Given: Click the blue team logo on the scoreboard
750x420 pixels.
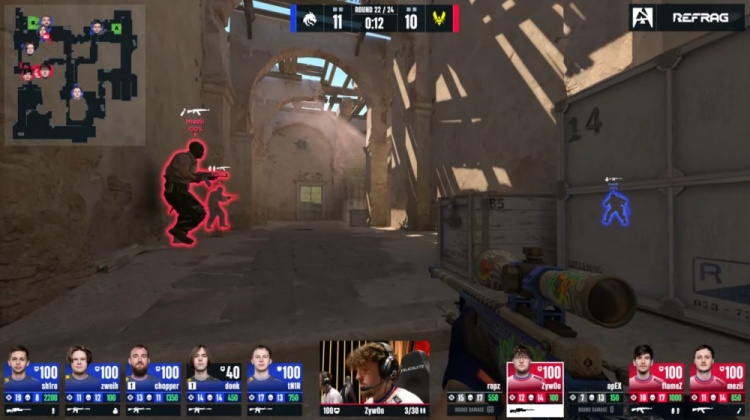Looking at the screenshot, I should click(x=310, y=18).
